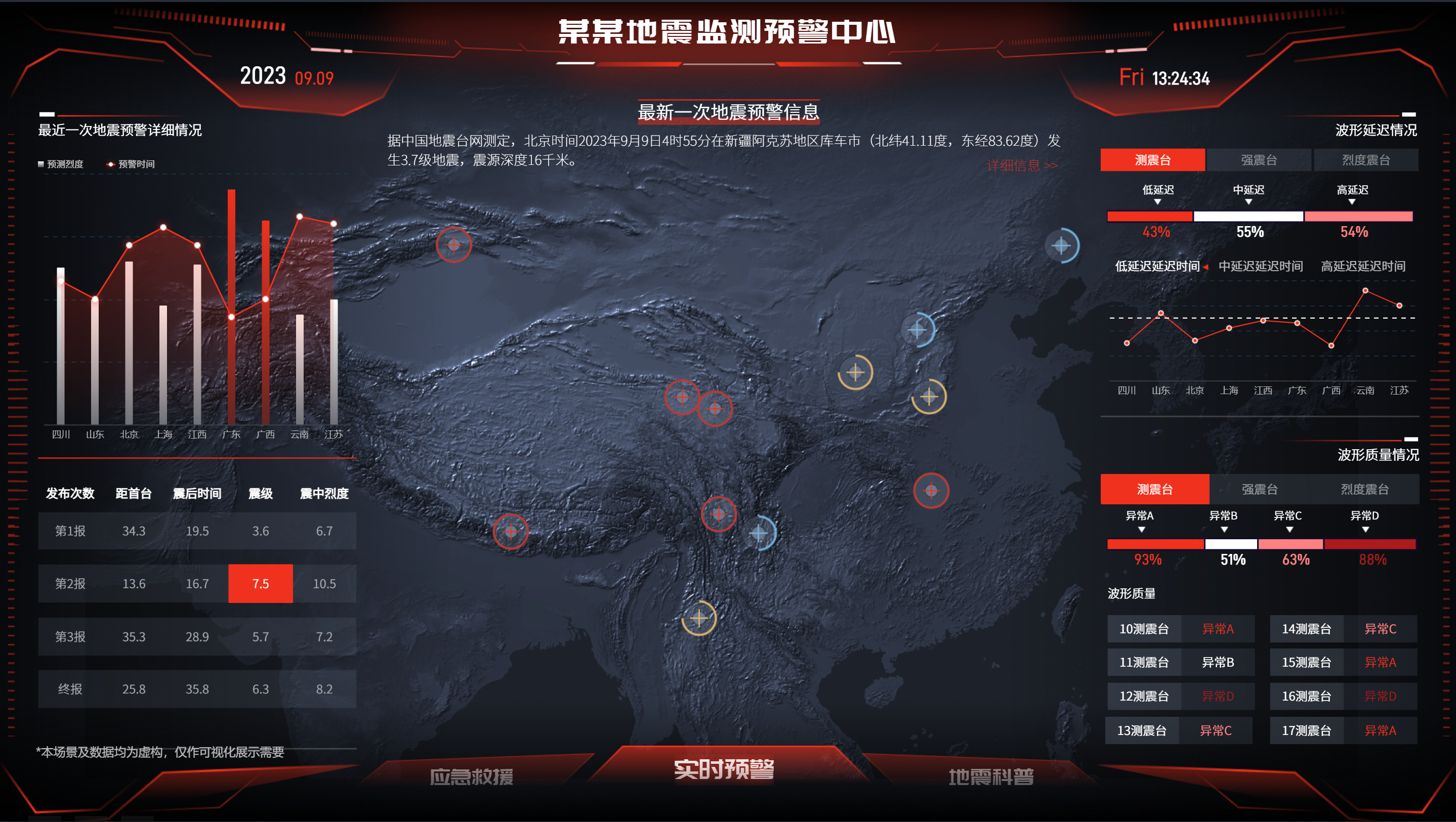Open the 地震科普 bottom tab

pos(991,776)
